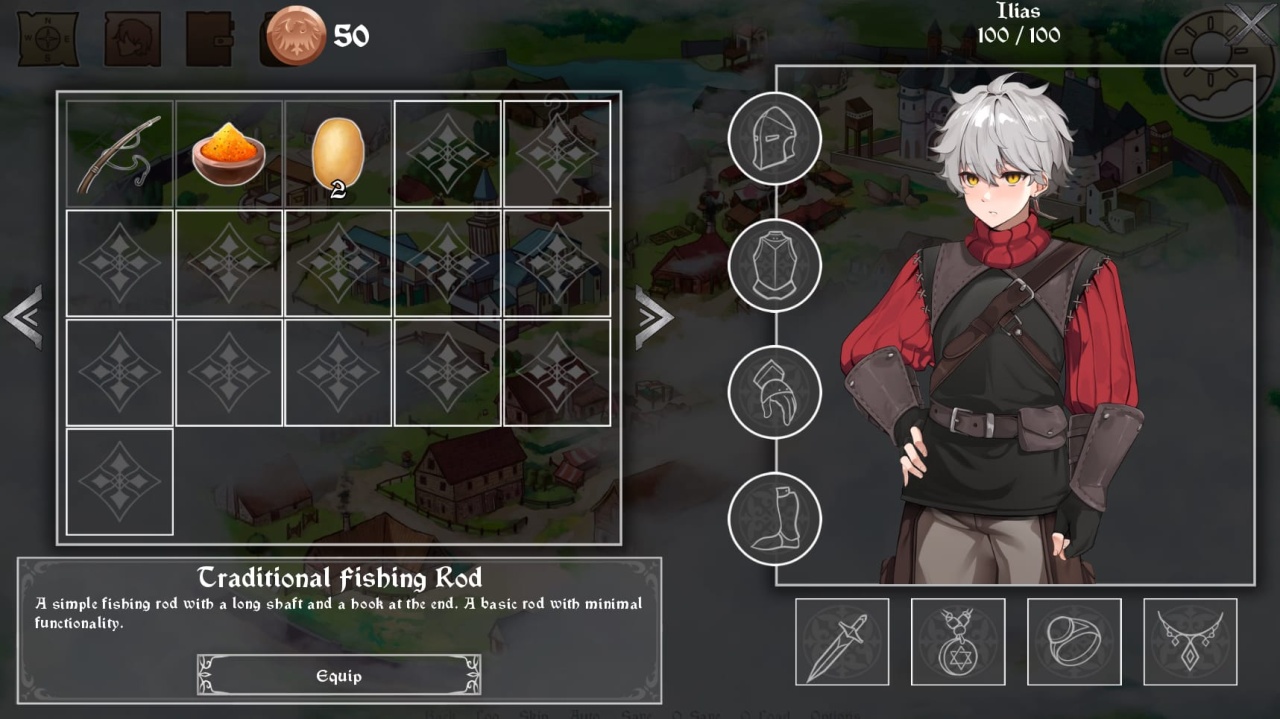Go to the previous inventory page
Image resolution: width=1280 pixels, height=719 pixels.
pos(23,317)
